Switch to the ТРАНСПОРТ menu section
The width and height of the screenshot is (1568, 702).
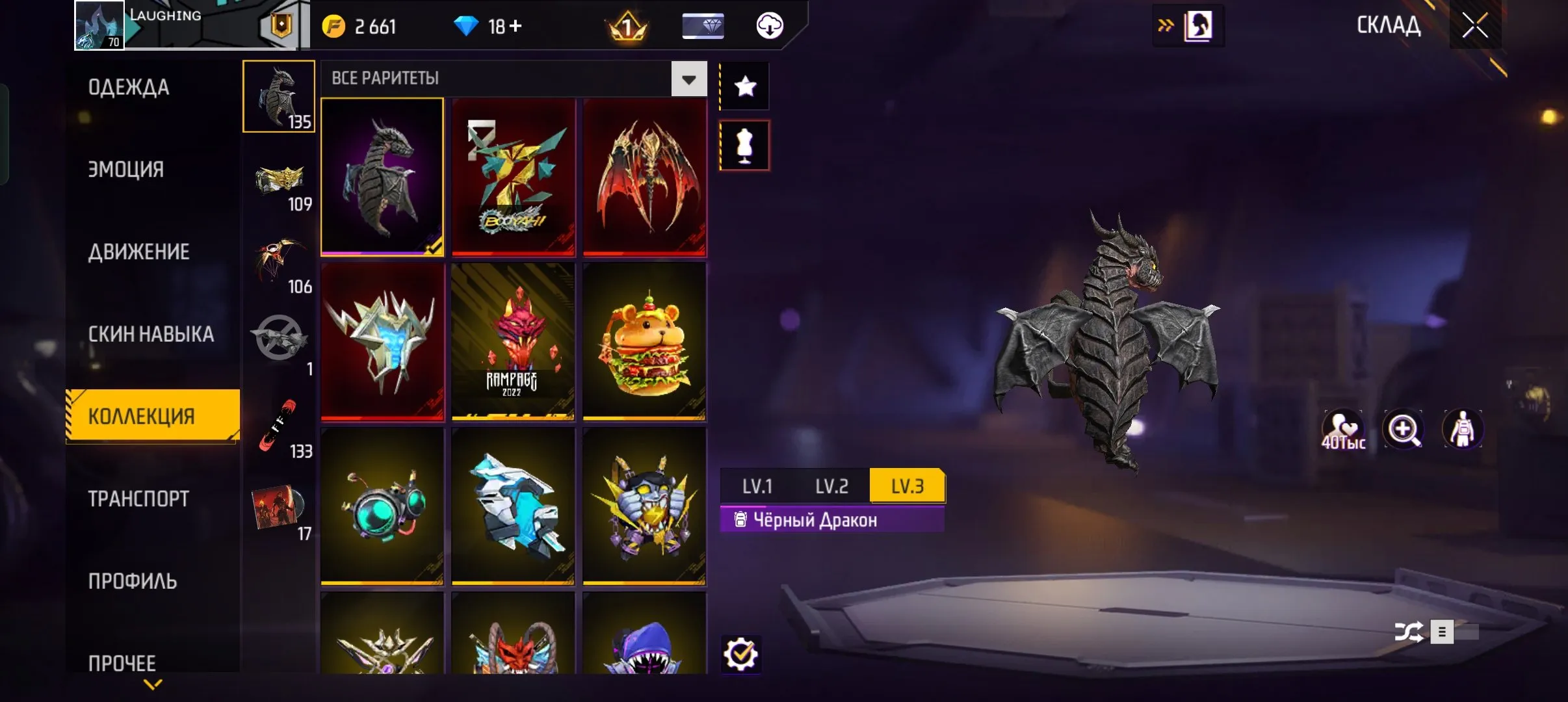coord(137,498)
